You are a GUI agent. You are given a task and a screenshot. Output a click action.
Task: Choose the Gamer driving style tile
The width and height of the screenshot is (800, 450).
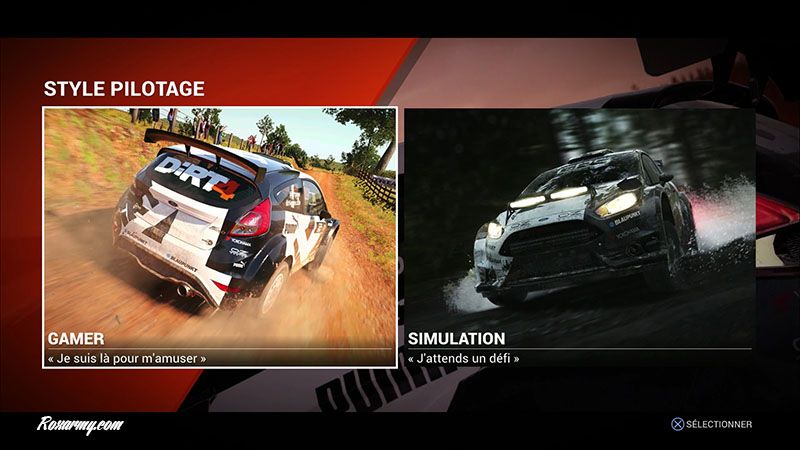pyautogui.click(x=220, y=237)
